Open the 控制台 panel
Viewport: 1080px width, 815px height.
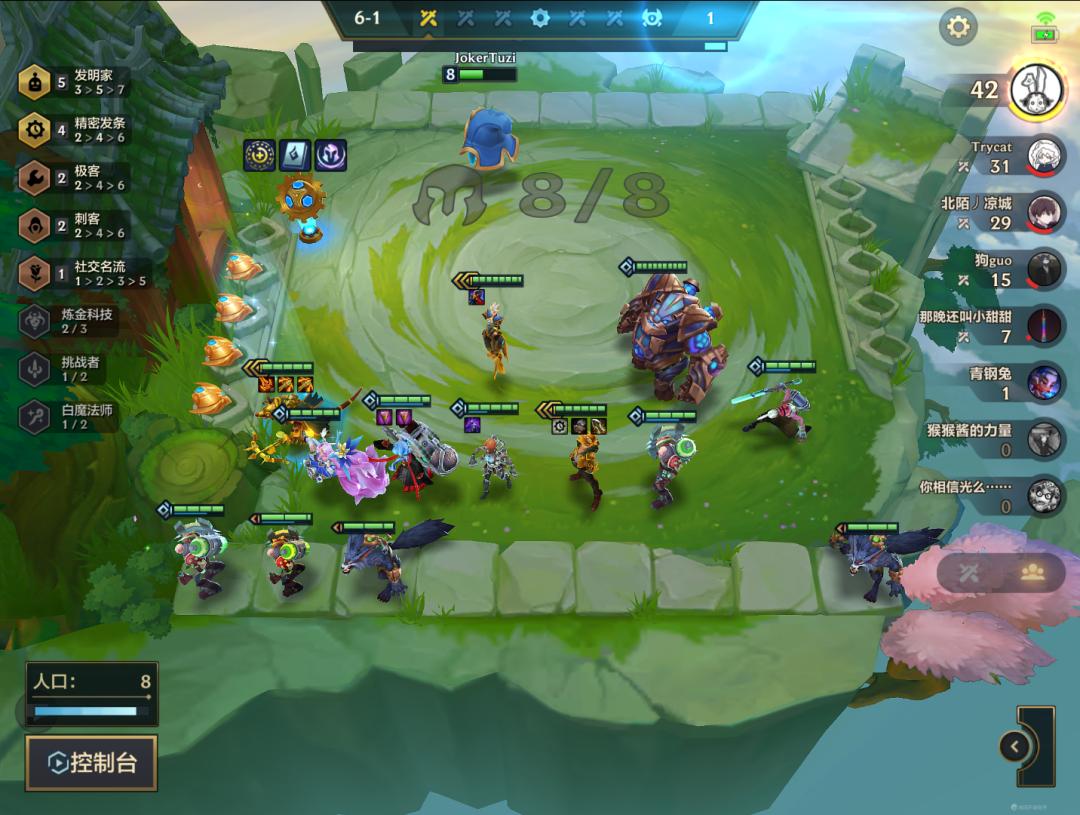point(92,763)
